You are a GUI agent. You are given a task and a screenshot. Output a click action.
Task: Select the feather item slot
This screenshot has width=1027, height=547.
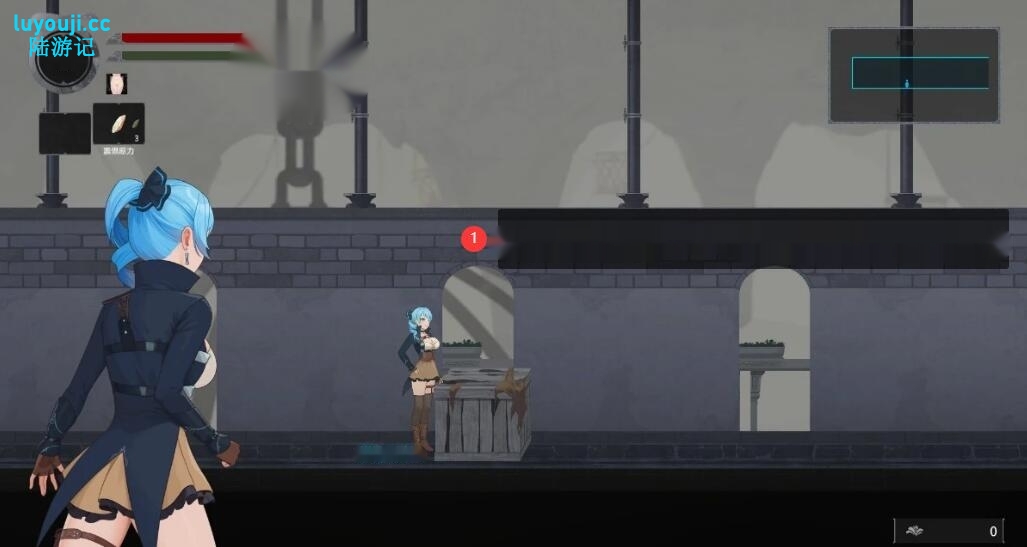pos(119,124)
